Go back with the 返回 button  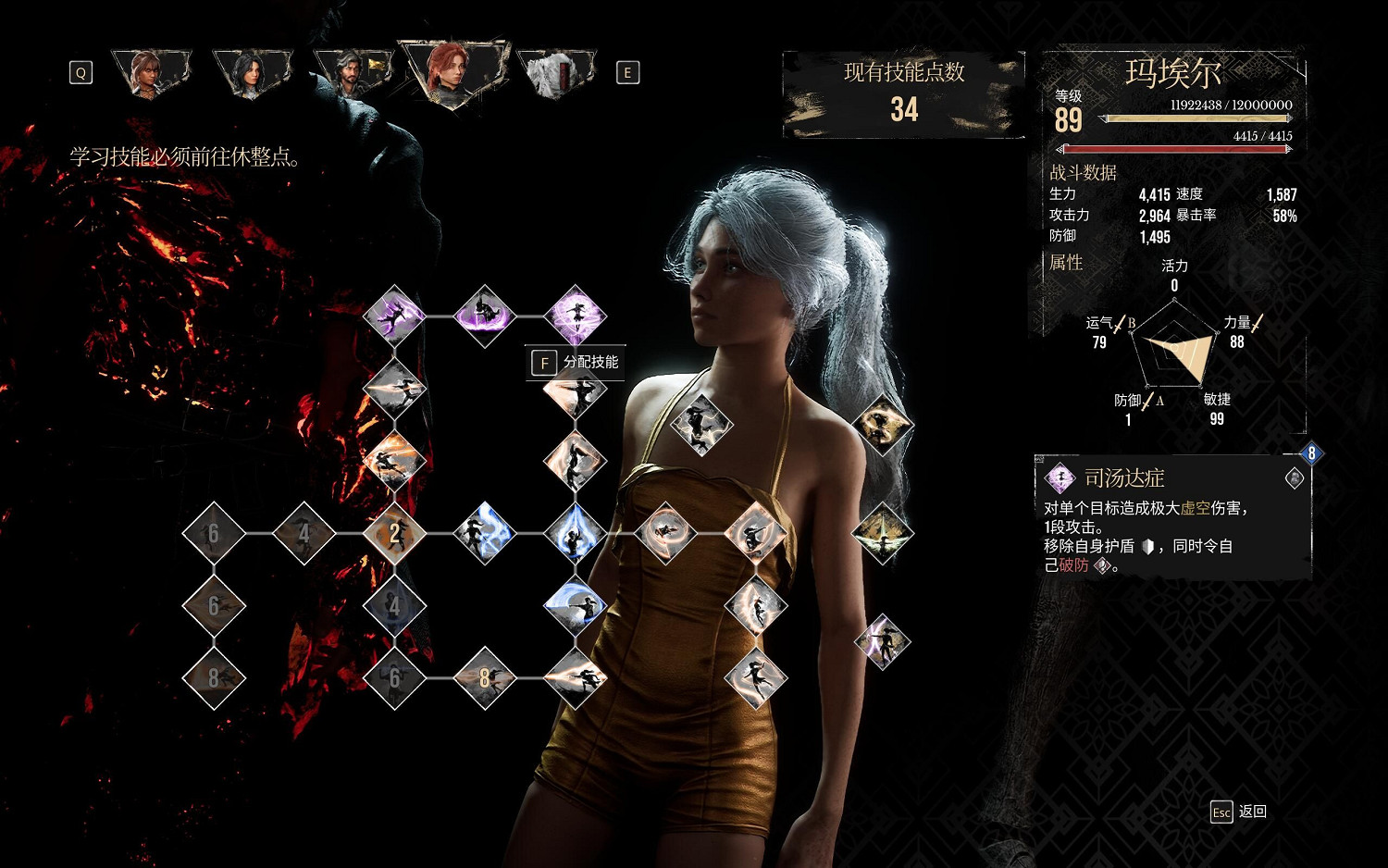(x=1239, y=812)
